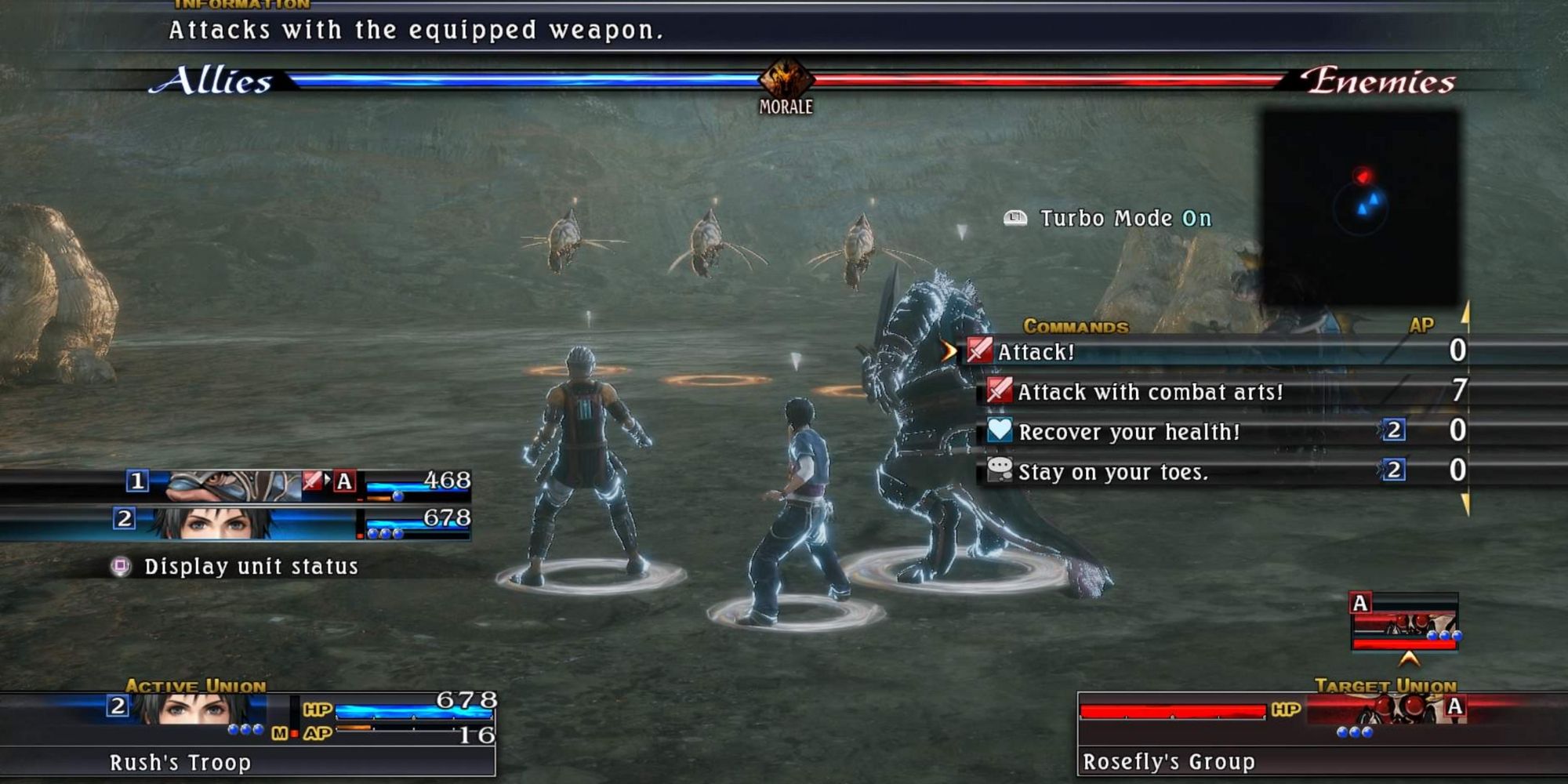Select the Rosefly's Group target union panel

pyautogui.click(x=1272, y=735)
